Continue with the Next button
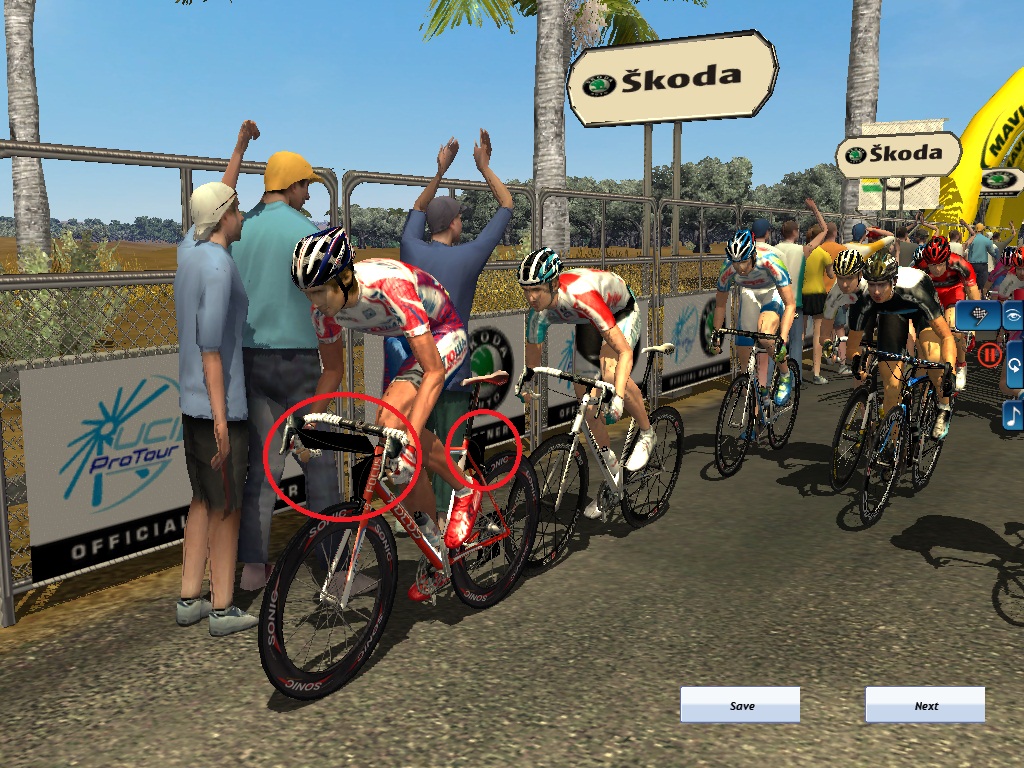The image size is (1024, 768). coord(925,705)
